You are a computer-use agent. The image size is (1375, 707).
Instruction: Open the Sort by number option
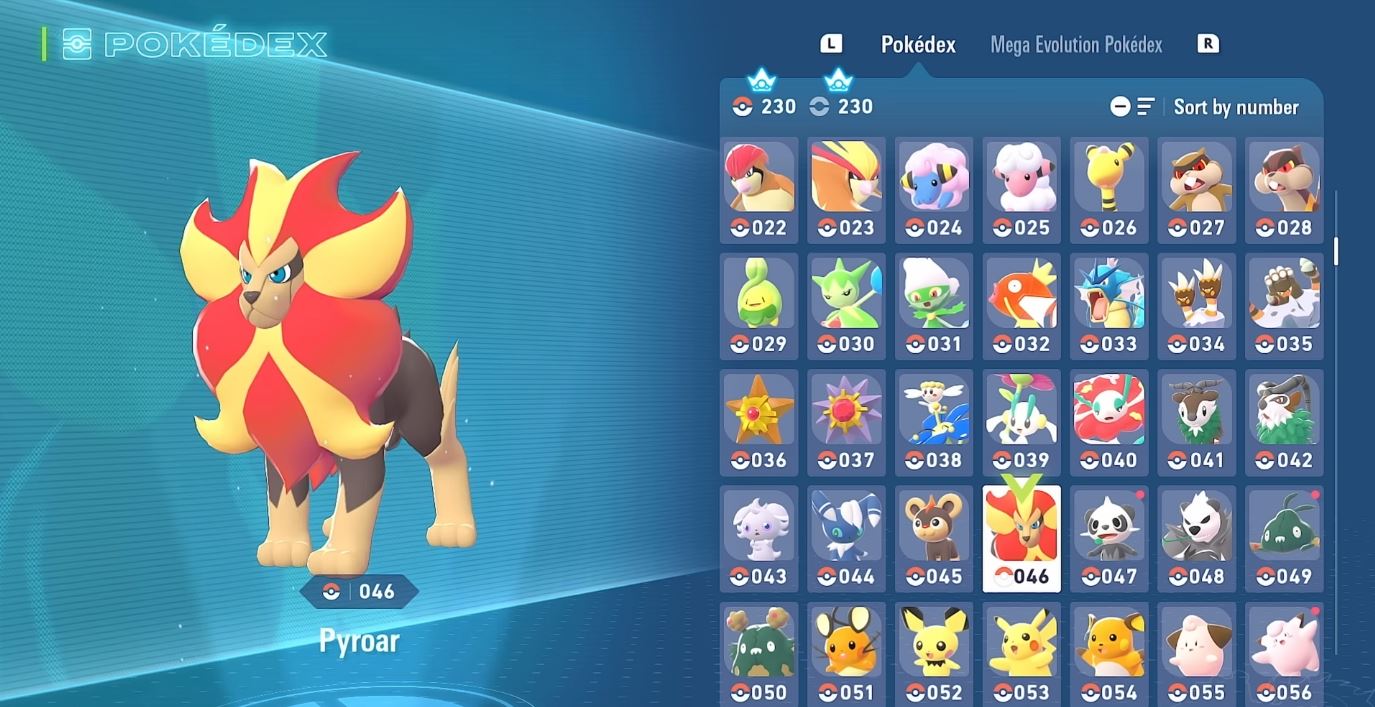tap(1235, 107)
